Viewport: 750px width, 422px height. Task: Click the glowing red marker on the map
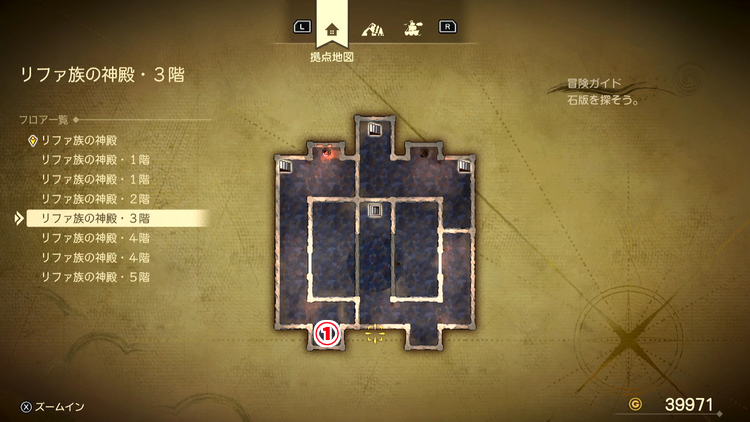pos(326,153)
